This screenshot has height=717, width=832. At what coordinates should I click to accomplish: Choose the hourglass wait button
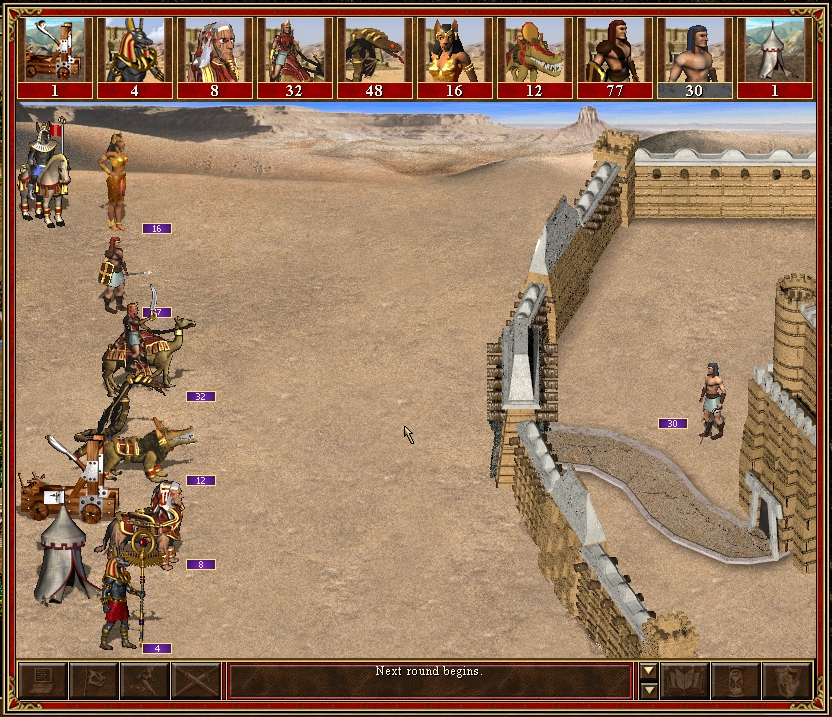(x=736, y=681)
